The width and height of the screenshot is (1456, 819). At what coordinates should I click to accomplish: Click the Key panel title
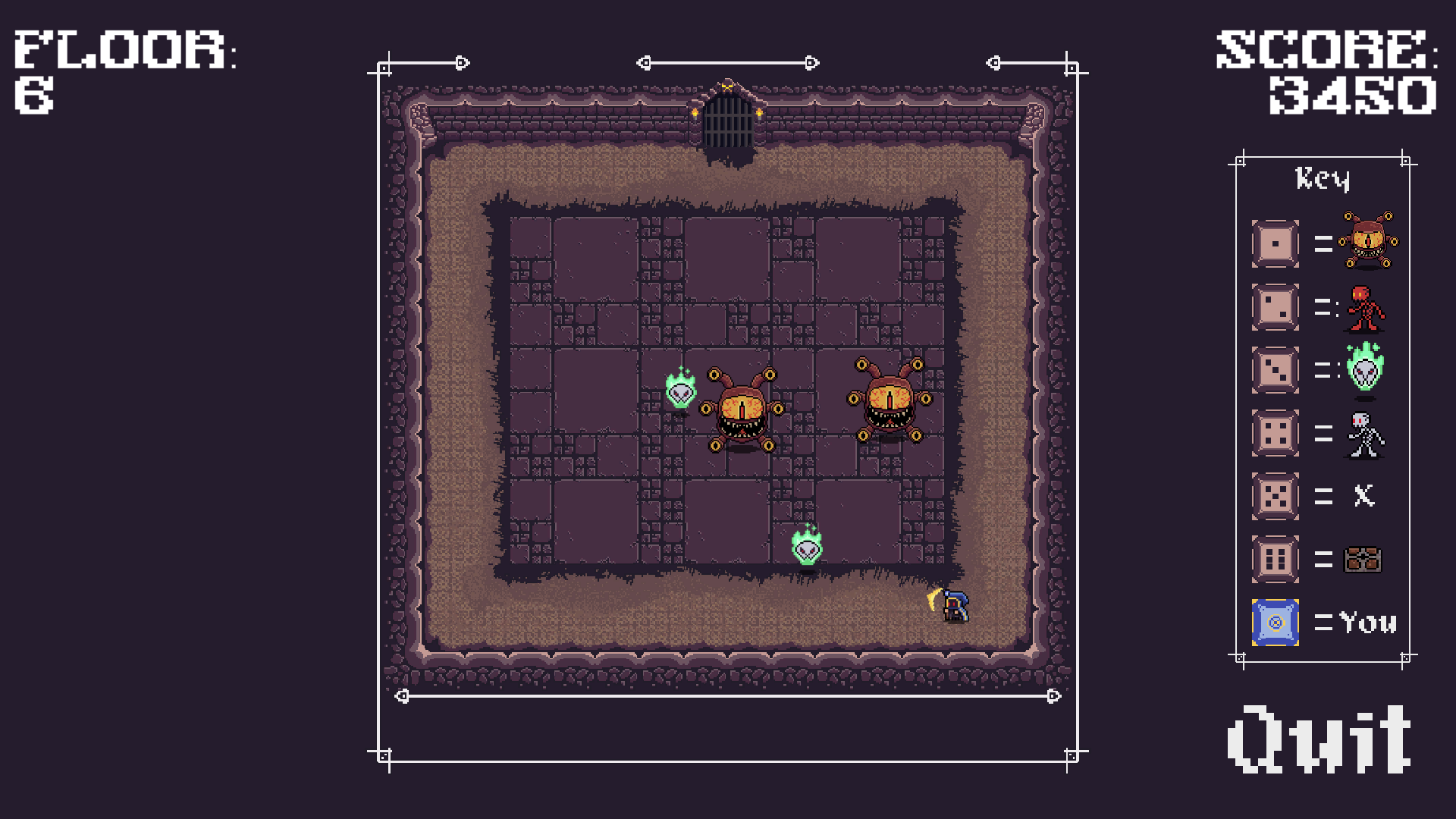click(1323, 179)
